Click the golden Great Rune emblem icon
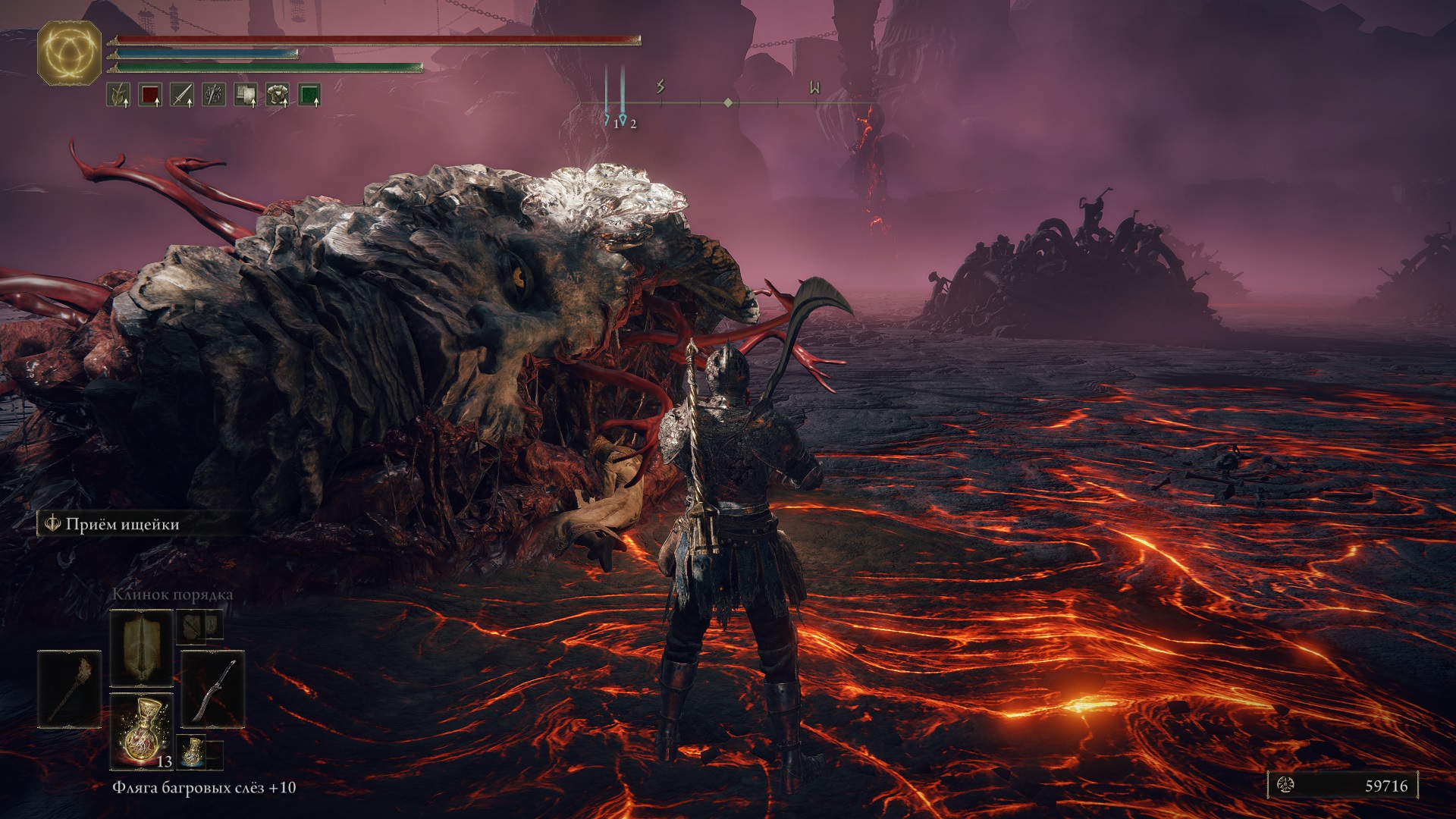 [x=69, y=52]
